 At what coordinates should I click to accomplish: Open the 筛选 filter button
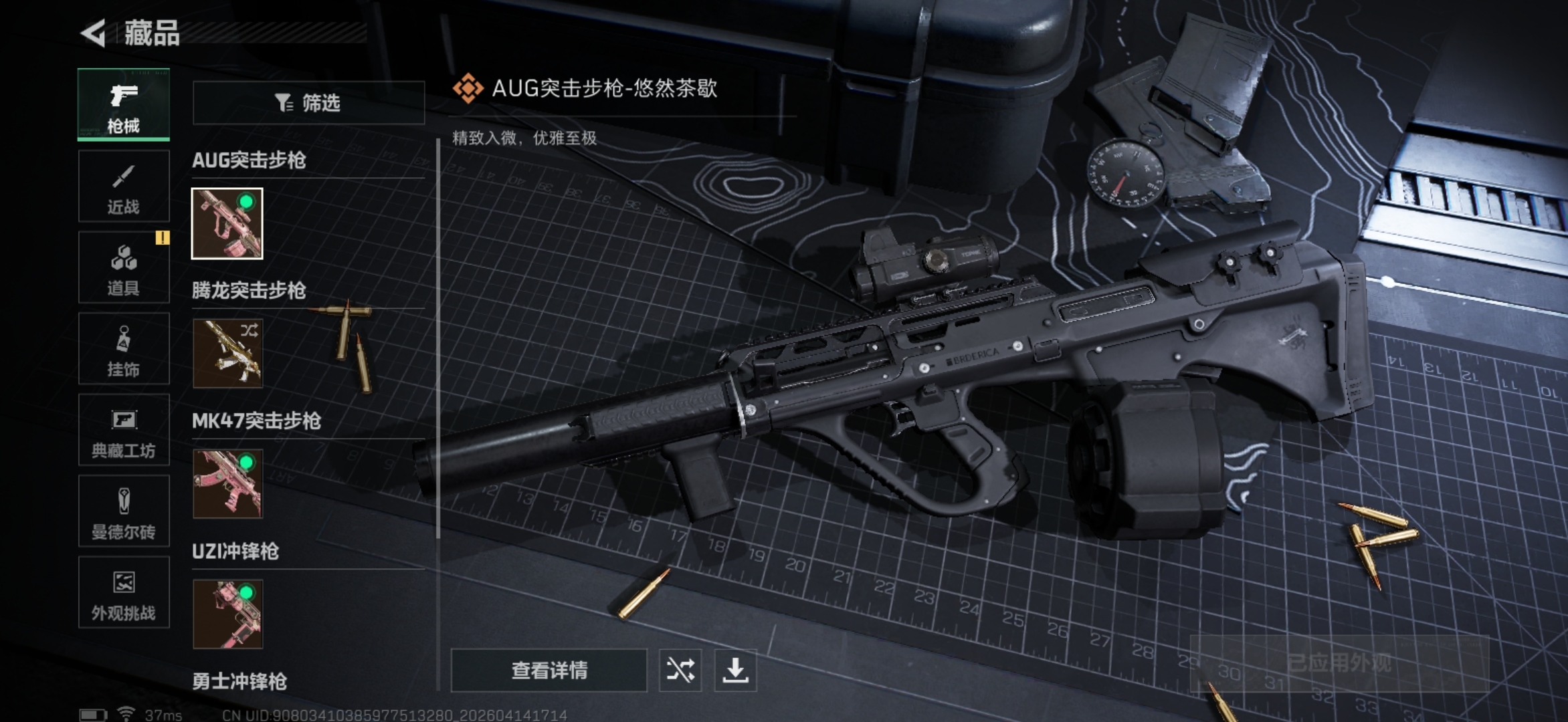pos(308,103)
